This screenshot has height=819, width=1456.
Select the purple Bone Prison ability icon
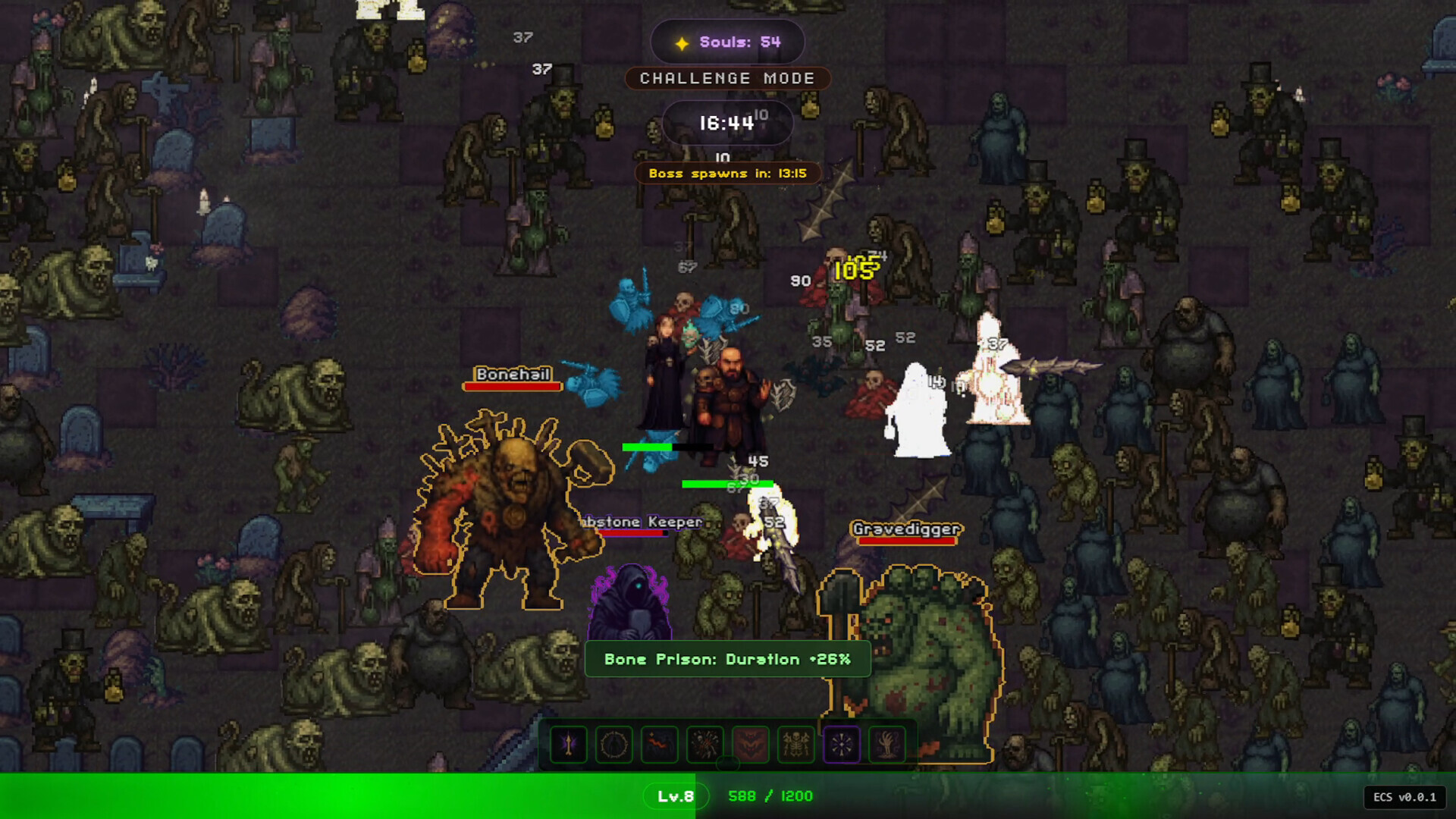(842, 745)
